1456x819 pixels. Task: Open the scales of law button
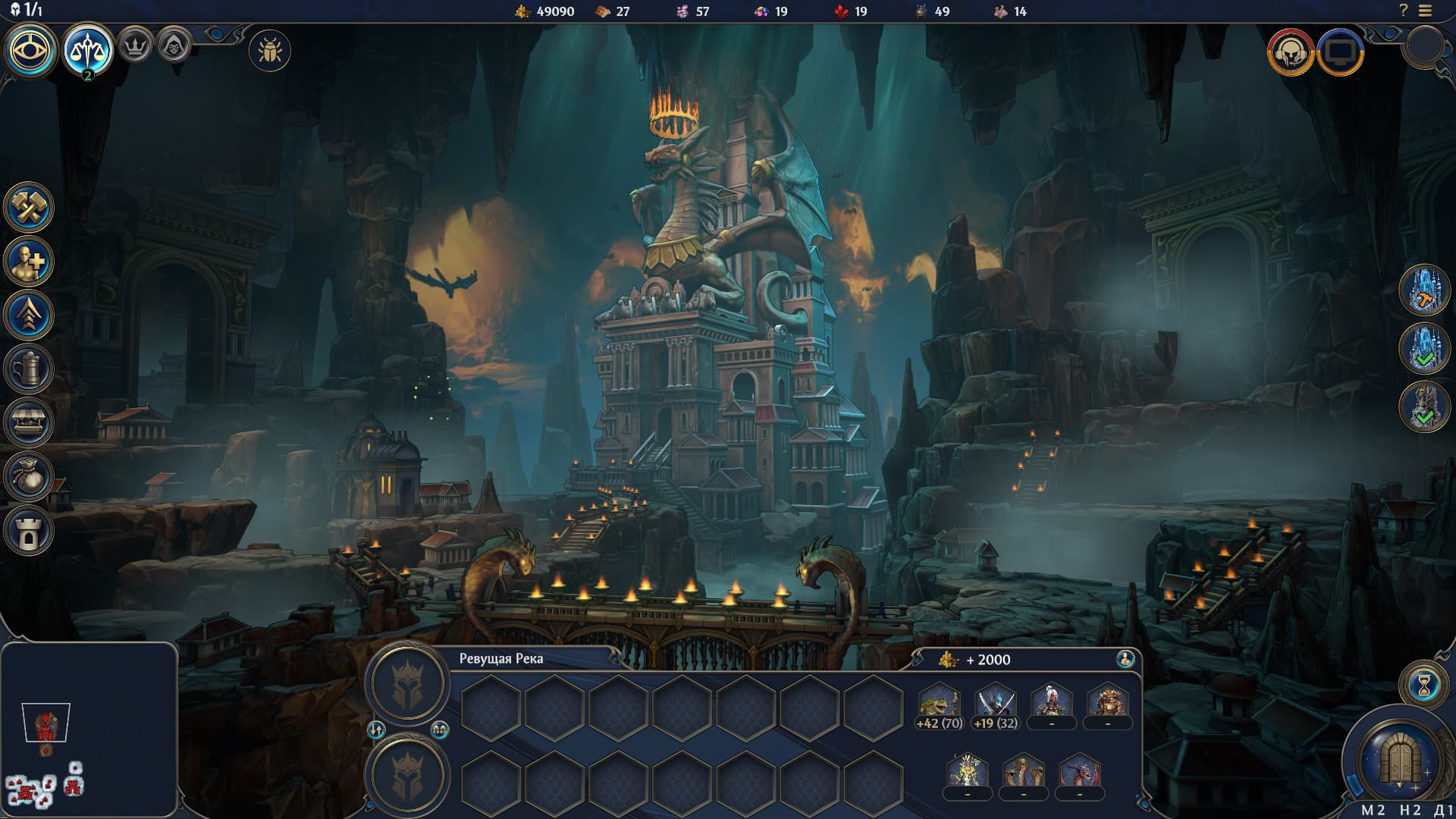[88, 50]
